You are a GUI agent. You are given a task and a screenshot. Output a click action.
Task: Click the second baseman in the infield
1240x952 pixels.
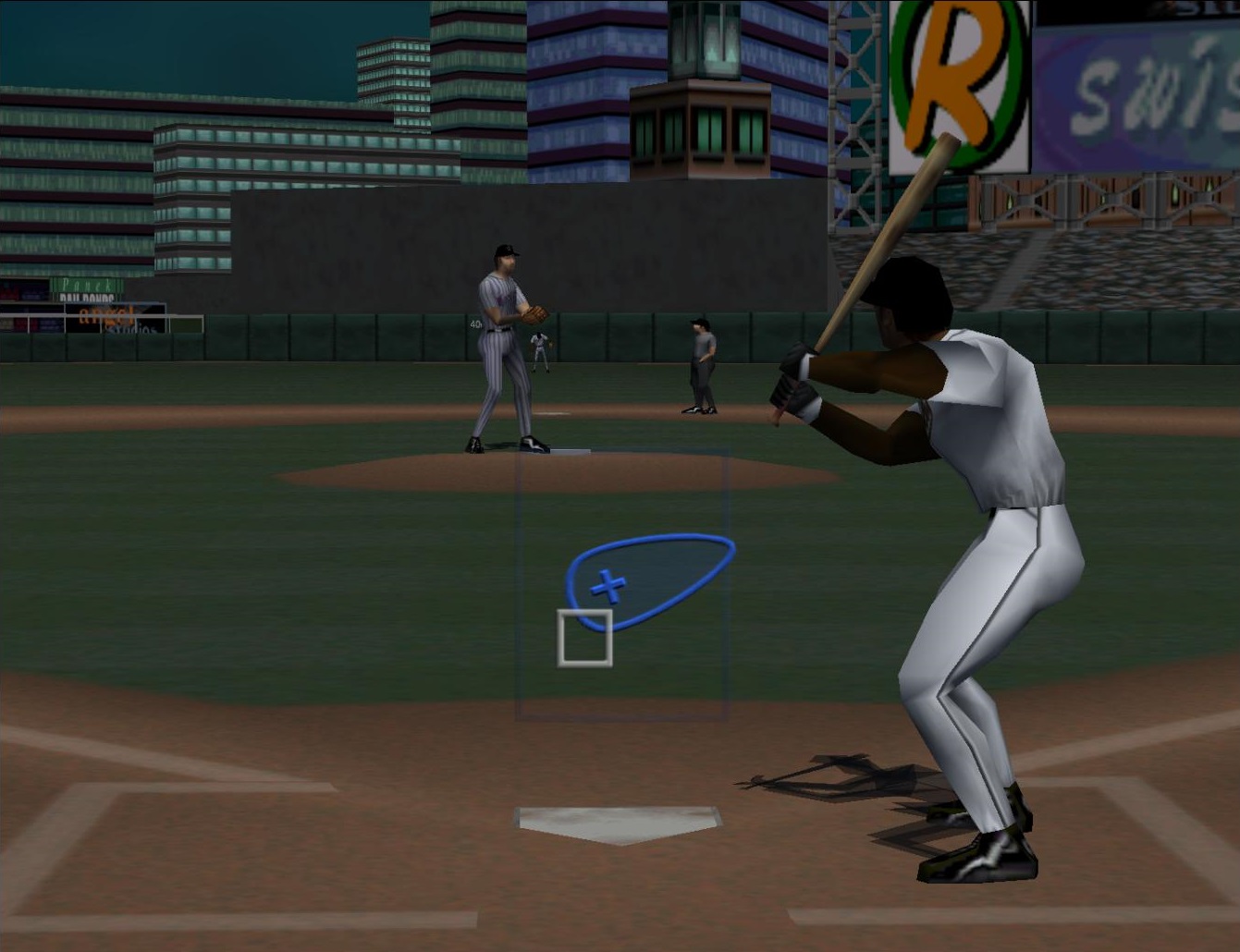point(539,351)
